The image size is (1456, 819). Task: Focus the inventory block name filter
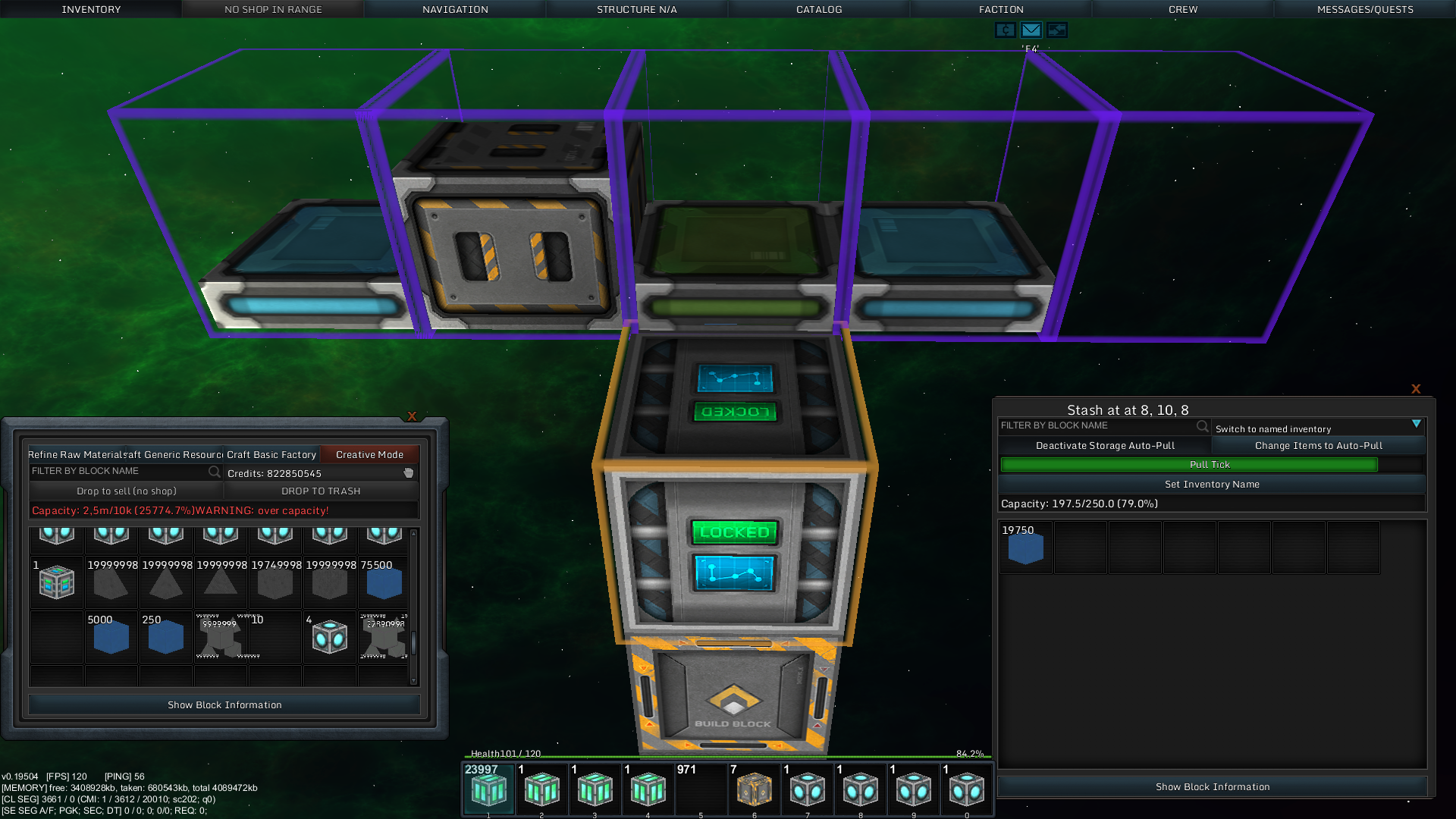119,471
